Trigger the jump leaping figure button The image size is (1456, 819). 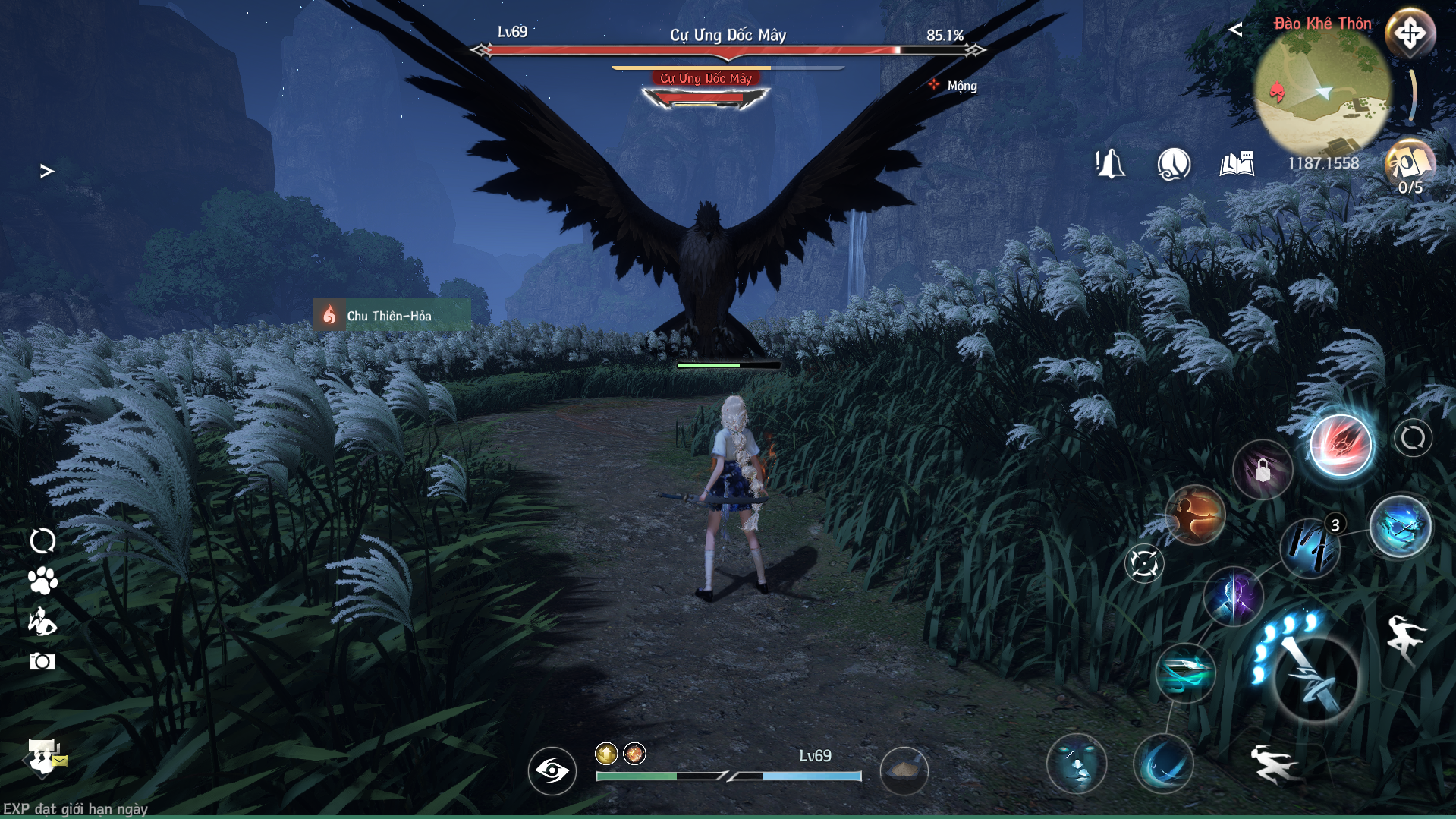(1405, 639)
